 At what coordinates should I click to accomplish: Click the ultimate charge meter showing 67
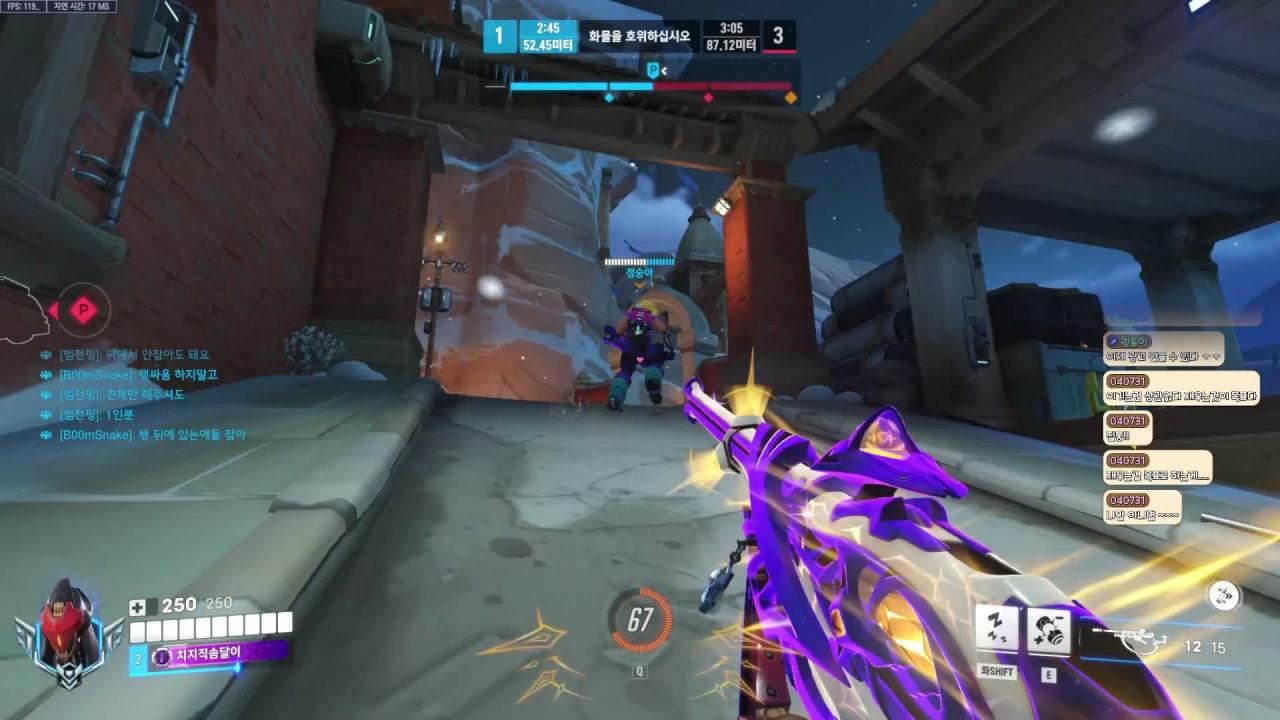640,620
